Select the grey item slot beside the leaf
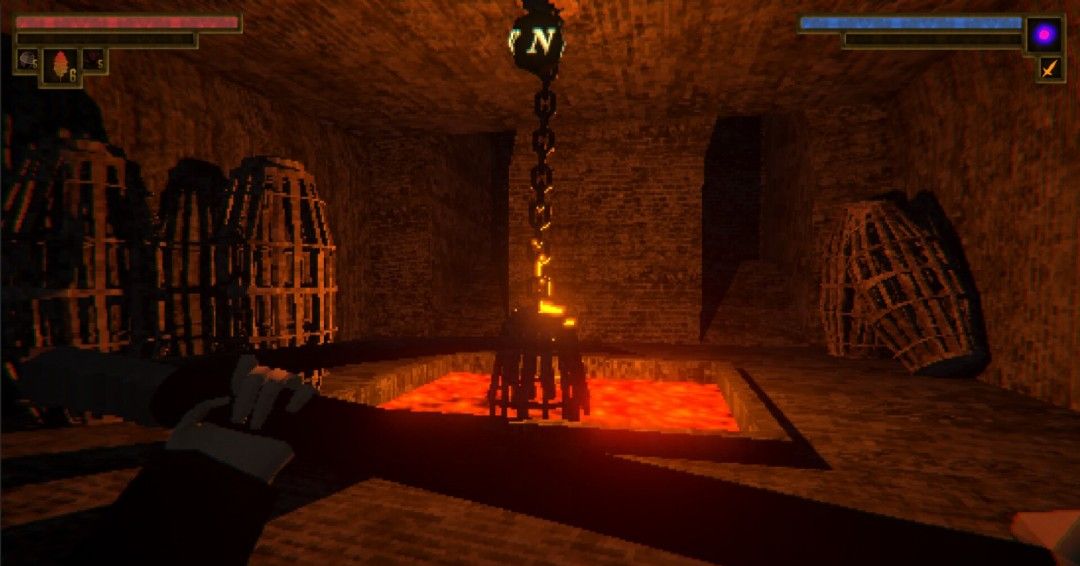This screenshot has height=566, width=1080. tap(27, 61)
